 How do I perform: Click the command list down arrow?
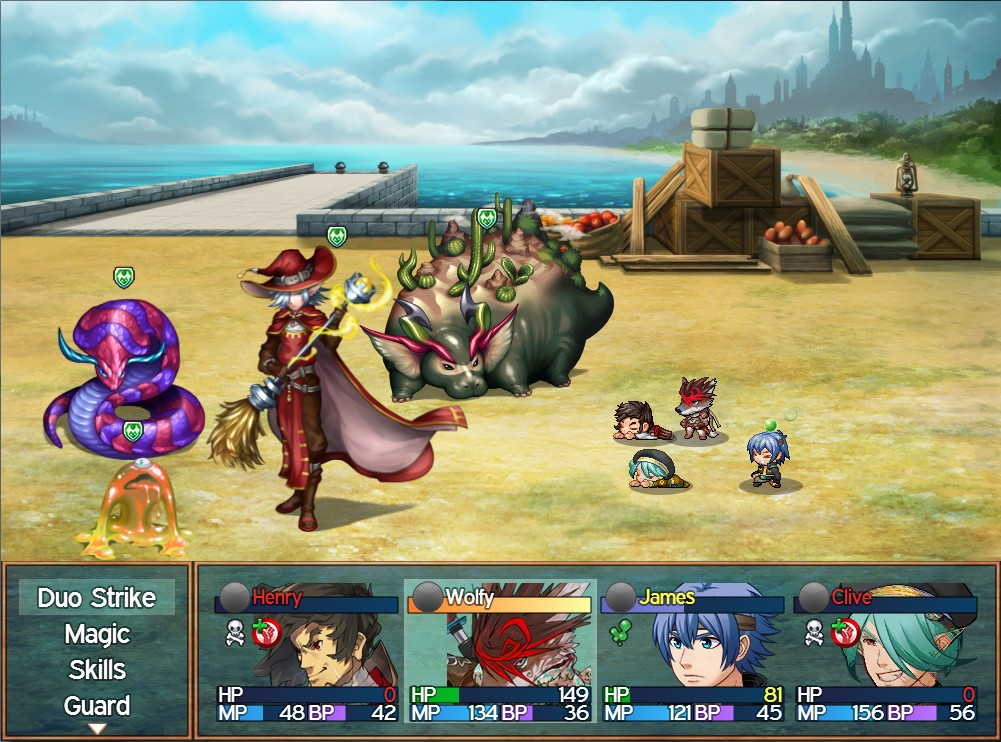(97, 729)
